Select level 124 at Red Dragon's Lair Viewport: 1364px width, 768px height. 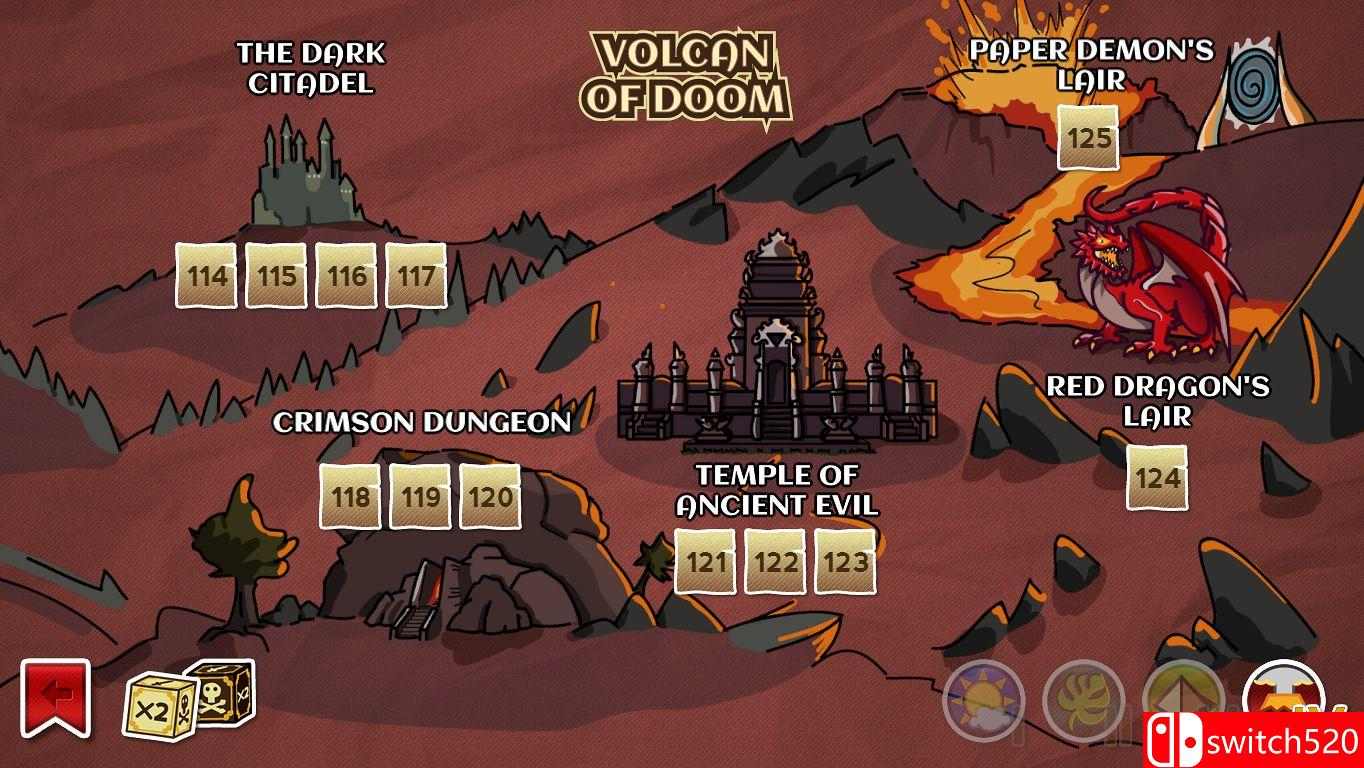(1158, 478)
